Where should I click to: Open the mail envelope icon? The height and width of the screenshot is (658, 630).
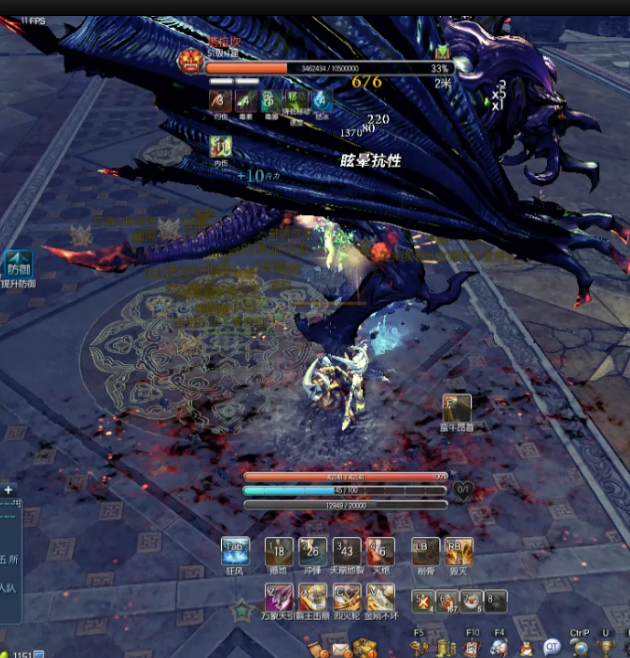(342, 649)
